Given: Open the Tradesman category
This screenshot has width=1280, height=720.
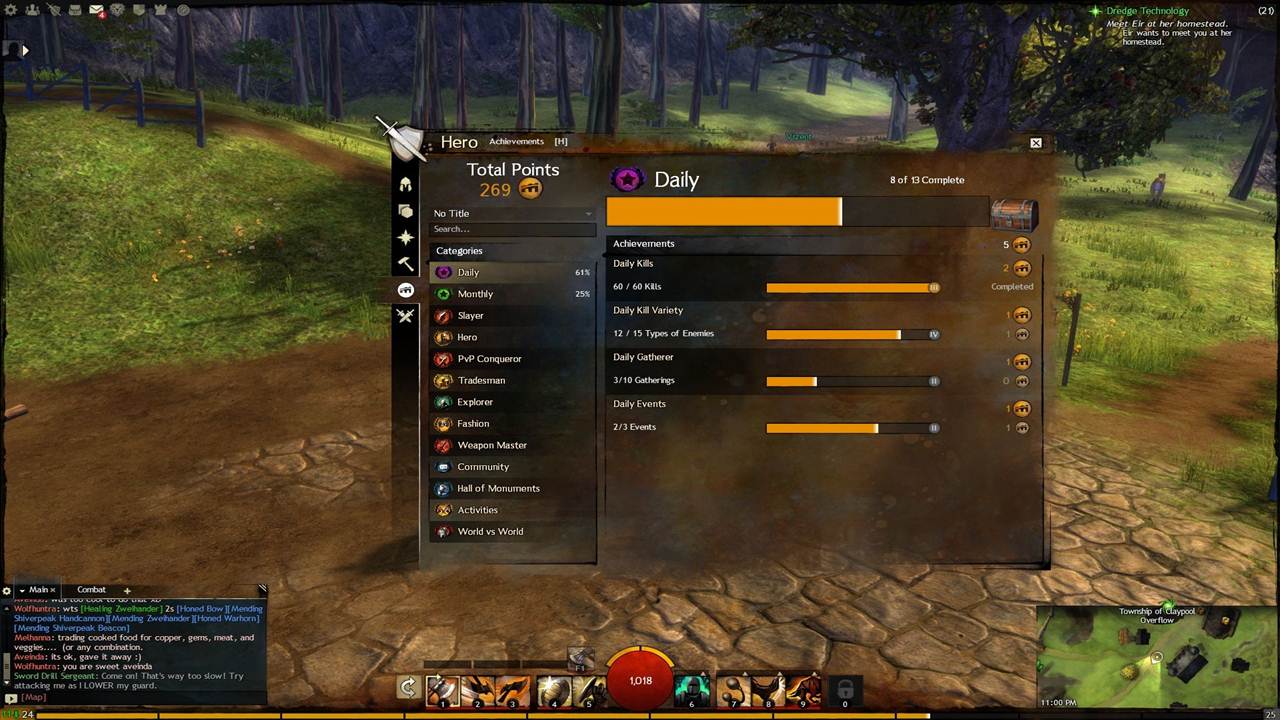Looking at the screenshot, I should pos(481,381).
